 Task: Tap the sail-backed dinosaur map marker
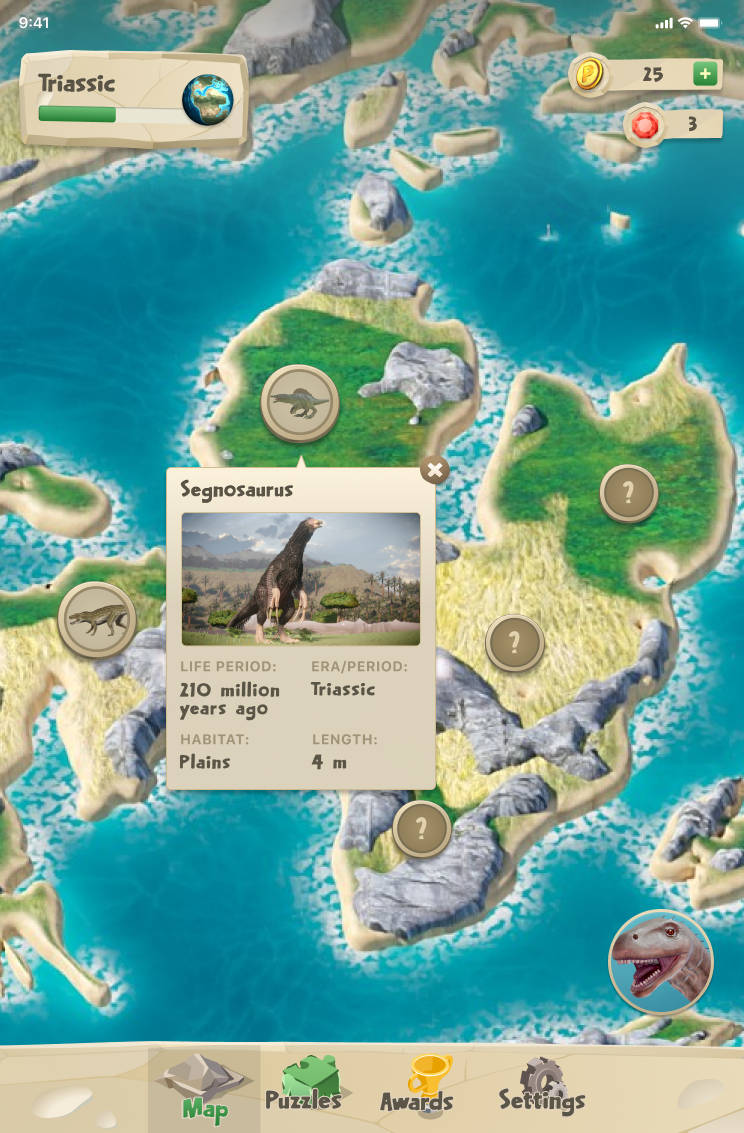[x=300, y=403]
